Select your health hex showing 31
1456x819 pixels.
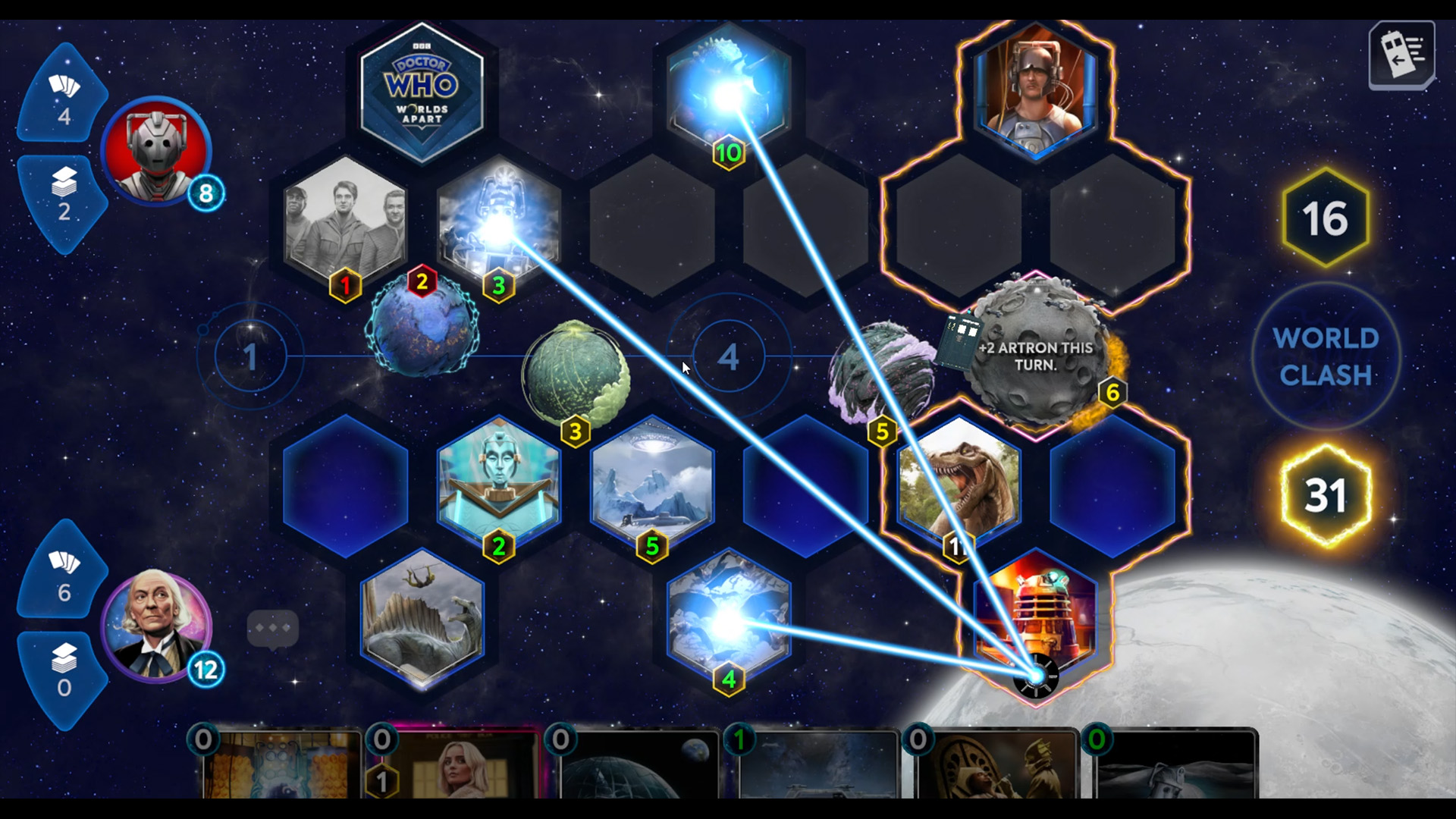(x=1326, y=494)
